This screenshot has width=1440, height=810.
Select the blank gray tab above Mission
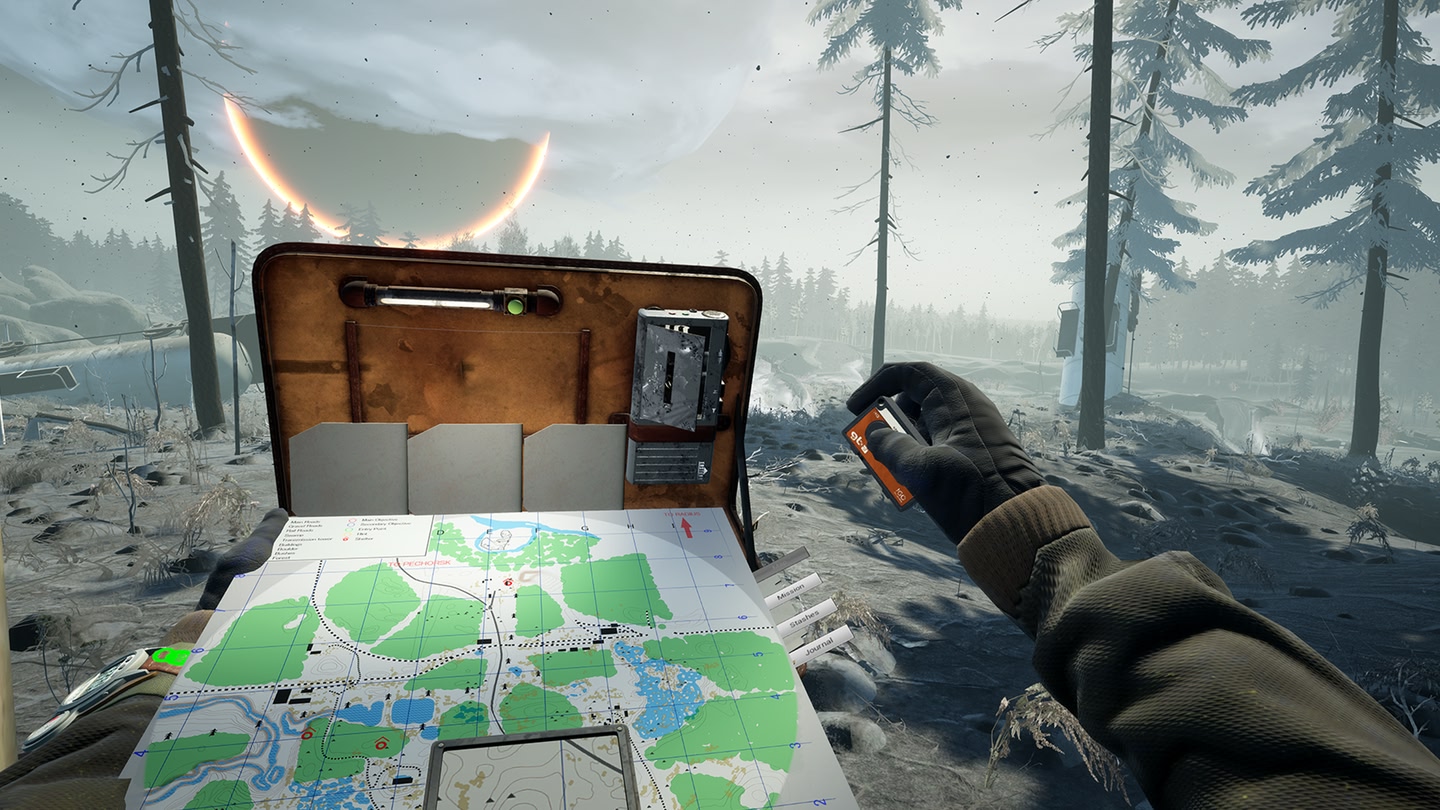781,564
